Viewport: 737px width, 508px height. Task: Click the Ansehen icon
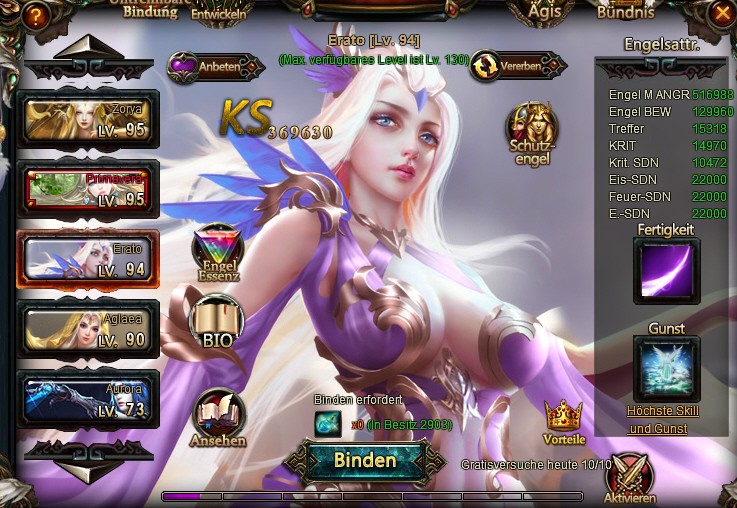tap(217, 418)
